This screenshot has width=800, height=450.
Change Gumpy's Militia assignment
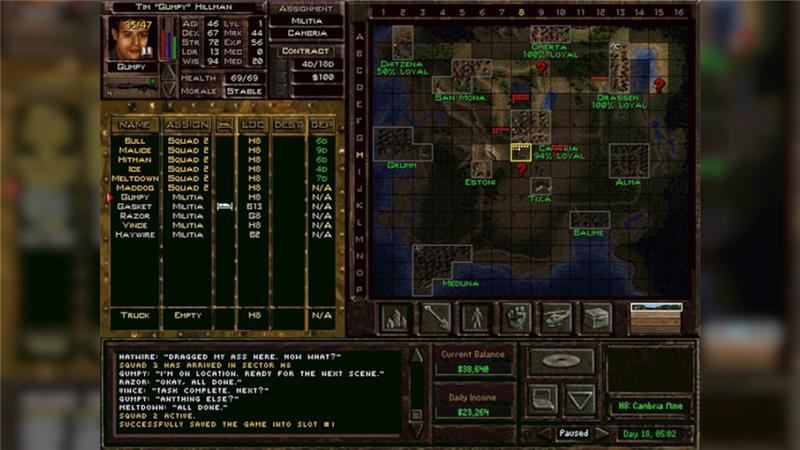[x=305, y=20]
